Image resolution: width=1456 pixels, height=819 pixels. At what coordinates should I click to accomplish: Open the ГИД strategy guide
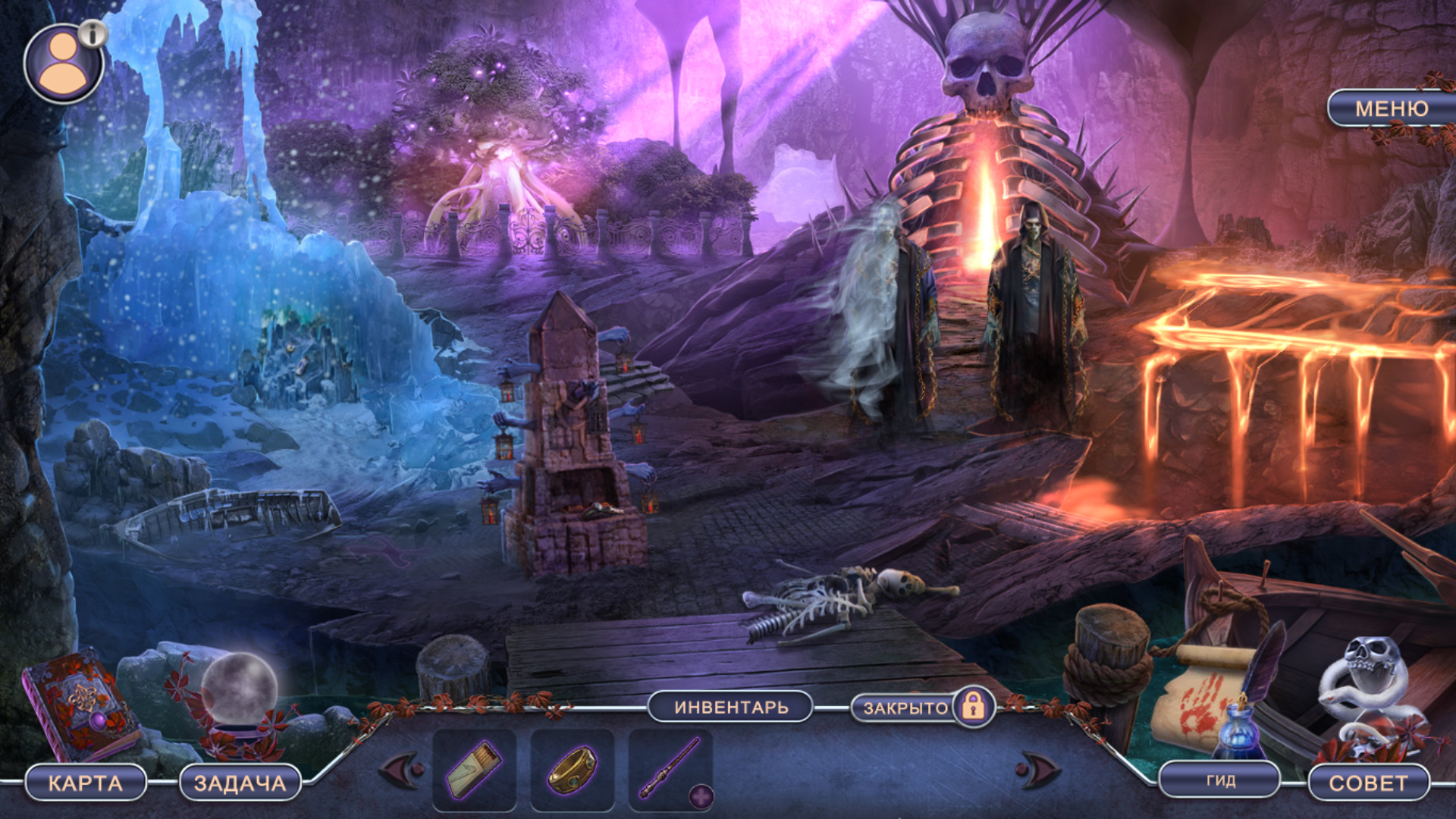coord(1220,780)
